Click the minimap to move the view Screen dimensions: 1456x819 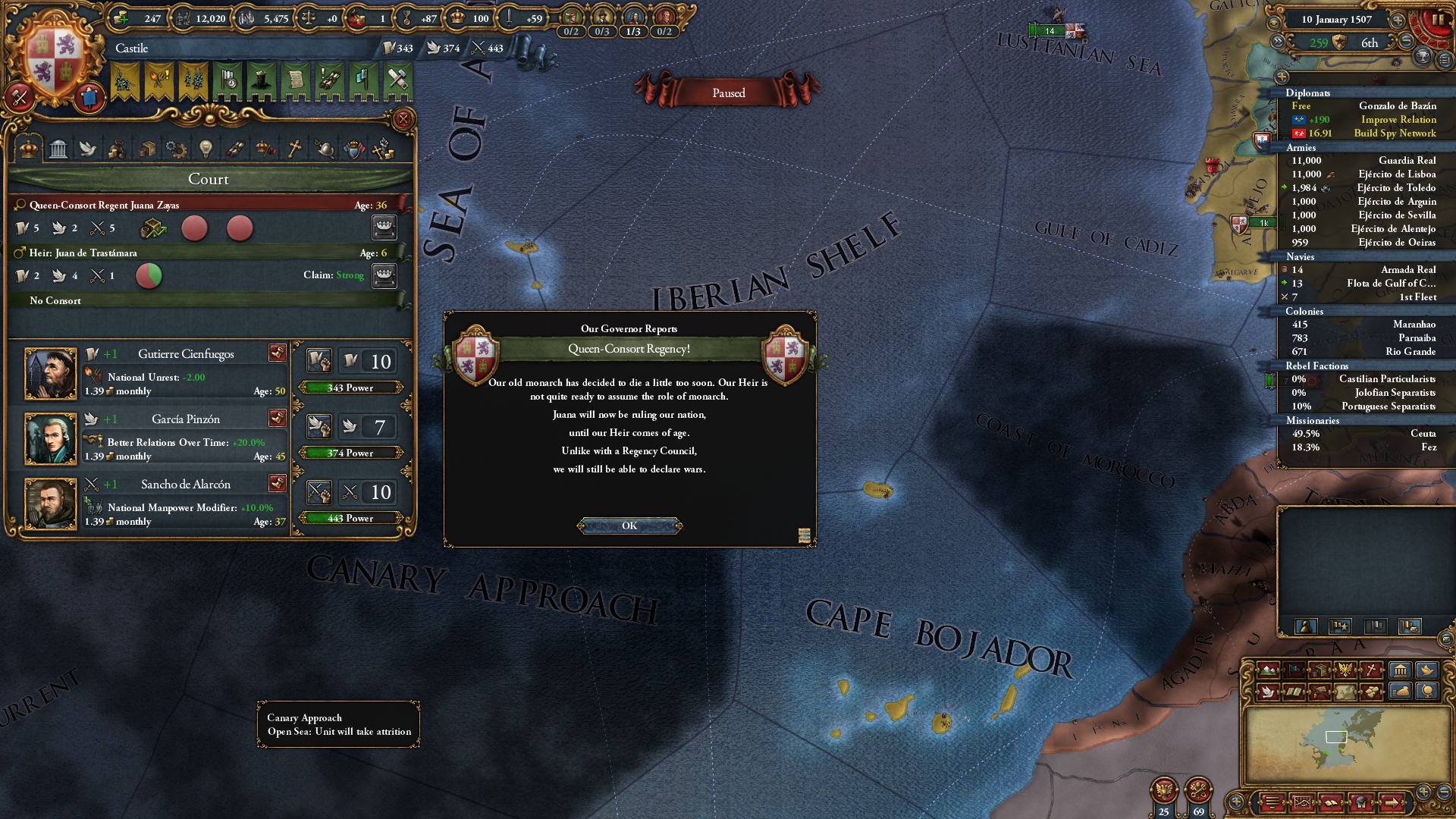click(x=1346, y=743)
